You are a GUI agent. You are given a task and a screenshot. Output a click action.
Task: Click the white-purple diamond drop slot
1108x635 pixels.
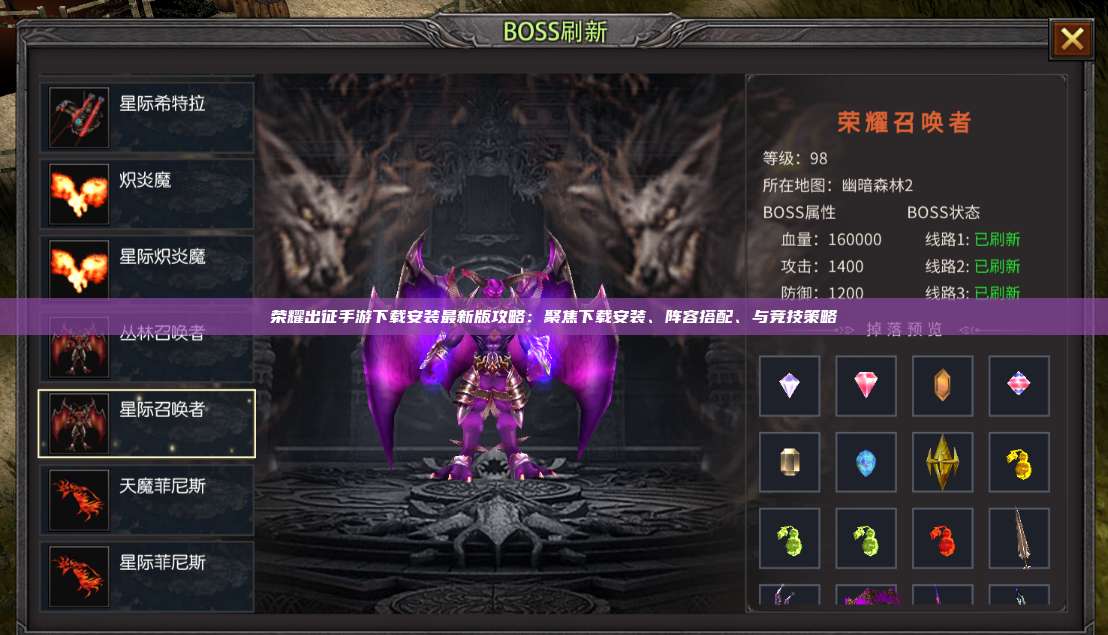click(789, 386)
